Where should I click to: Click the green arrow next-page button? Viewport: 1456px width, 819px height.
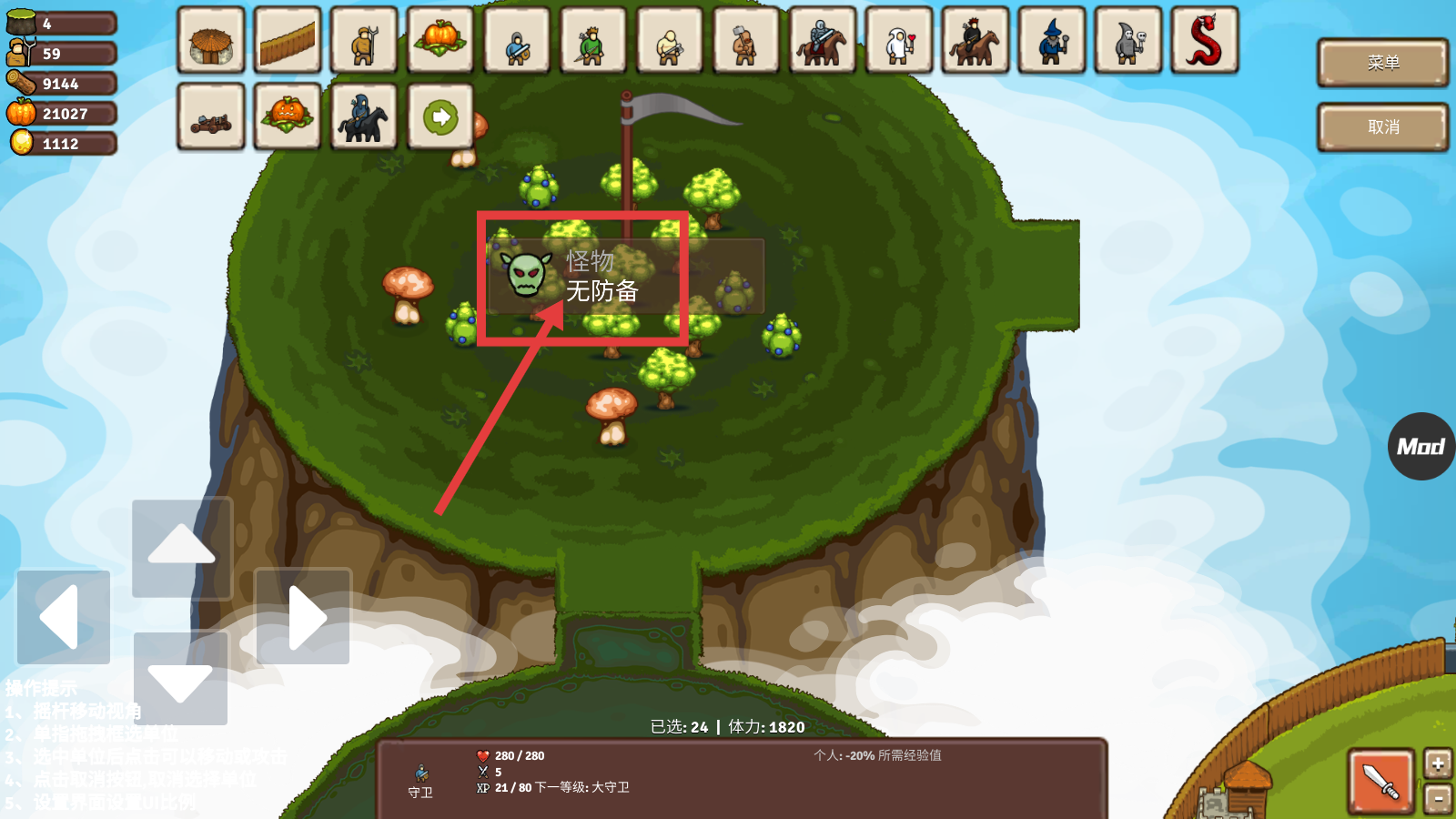440,117
